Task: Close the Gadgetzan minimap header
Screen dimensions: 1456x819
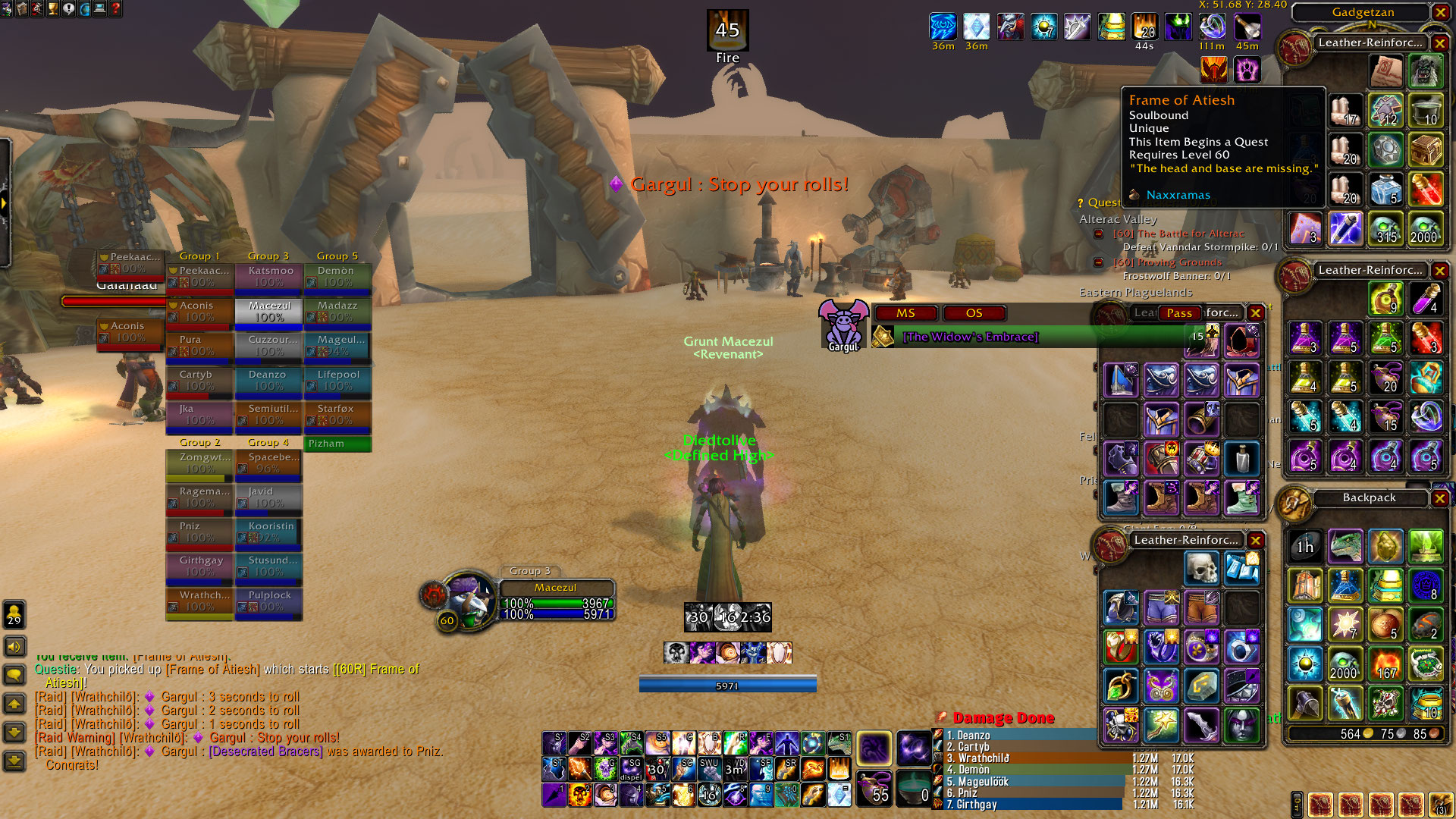Action: pyautogui.click(x=1440, y=12)
